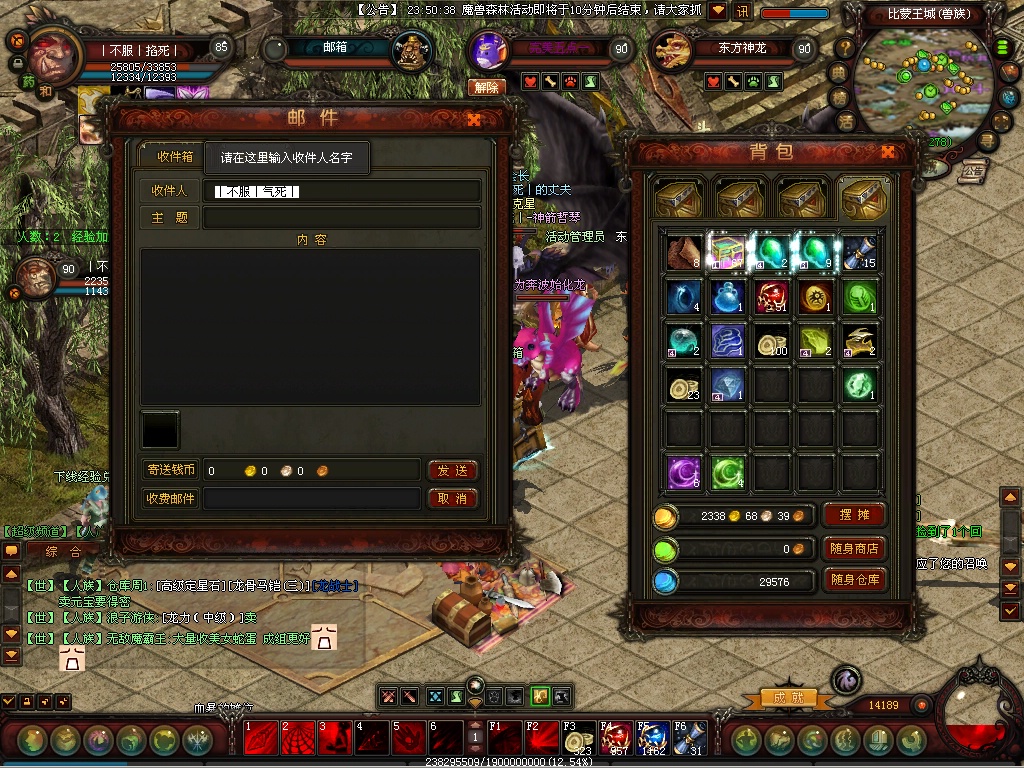The image size is (1024, 768).
Task: Close the 邮件 mail window
Action: pos(474,119)
